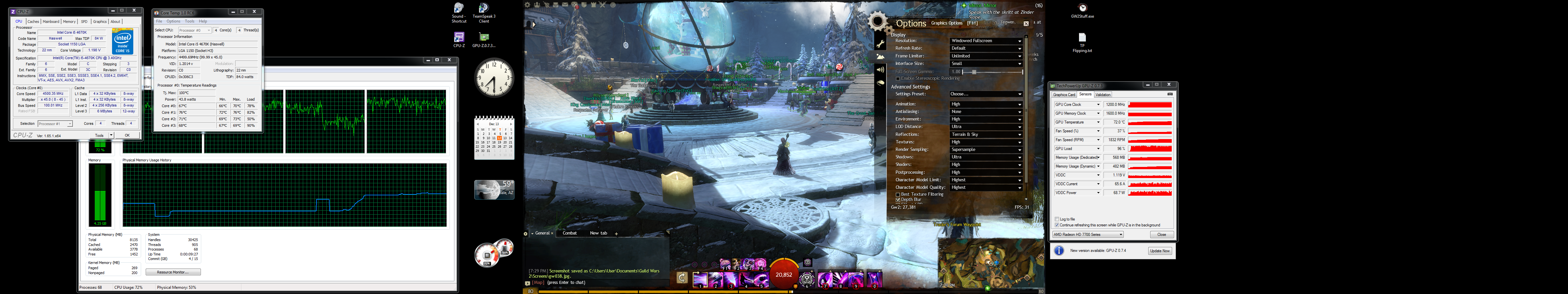
Task: Open the mail envelope icon
Action: point(565,5)
